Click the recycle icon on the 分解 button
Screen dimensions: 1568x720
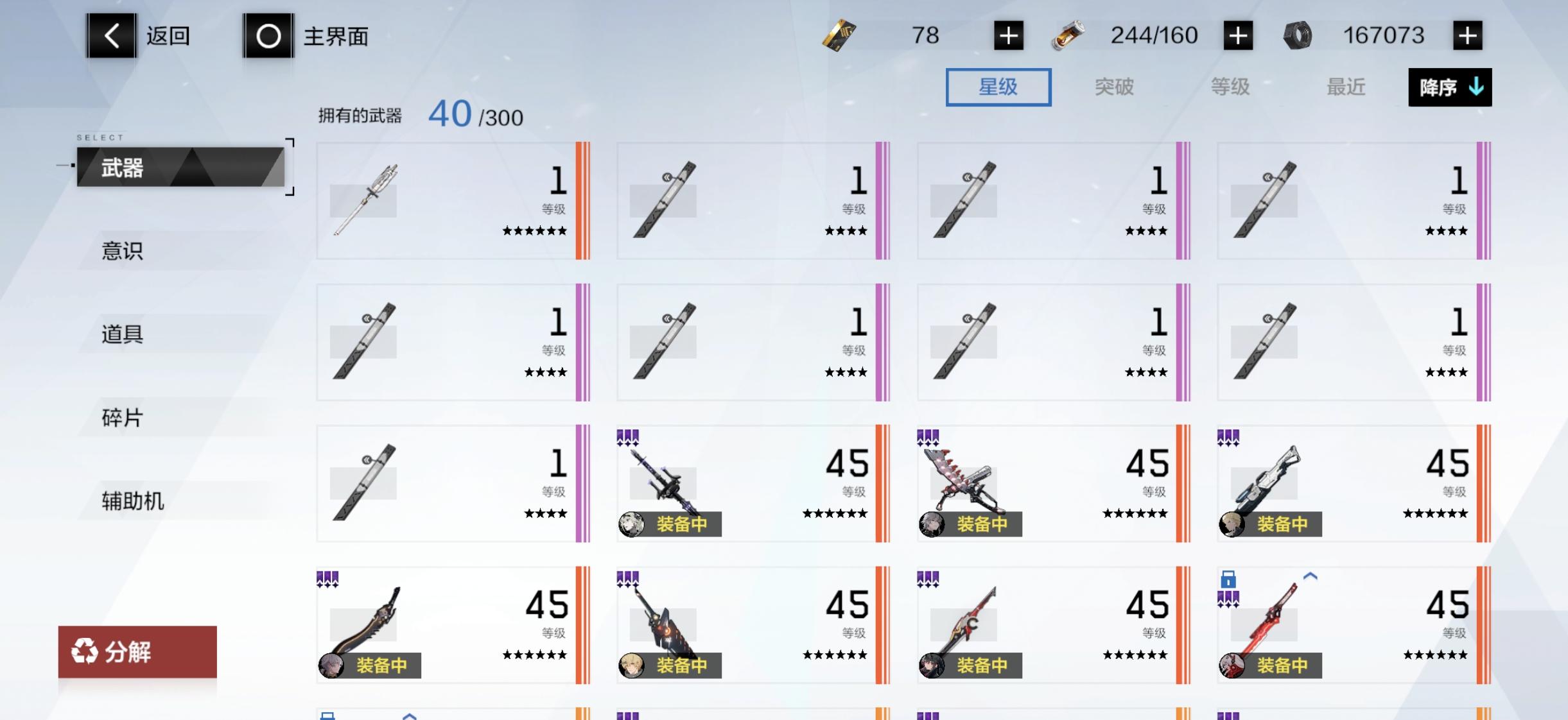pos(85,653)
